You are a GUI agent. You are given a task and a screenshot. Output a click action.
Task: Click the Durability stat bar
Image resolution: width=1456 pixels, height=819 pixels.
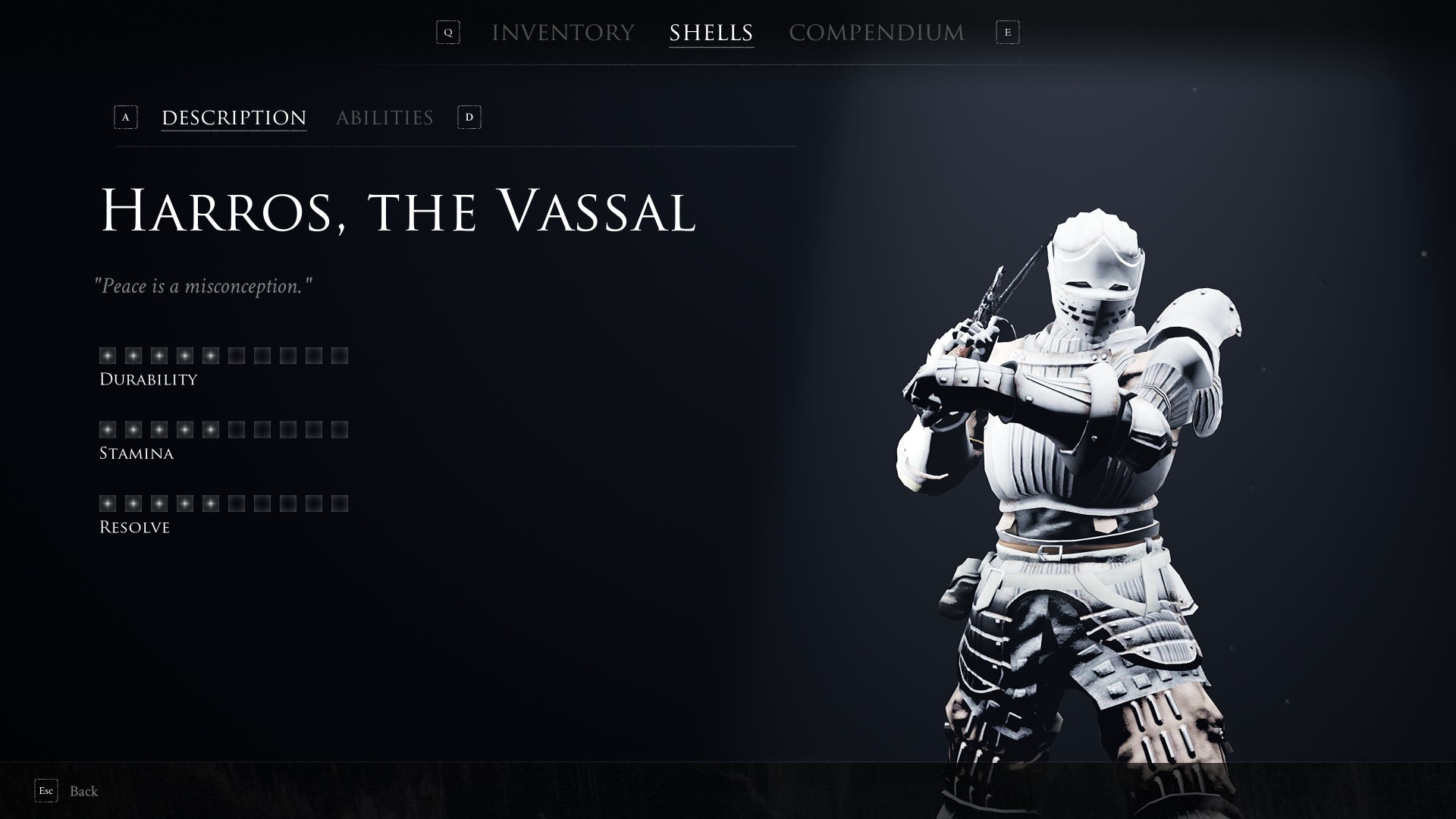coord(224,354)
